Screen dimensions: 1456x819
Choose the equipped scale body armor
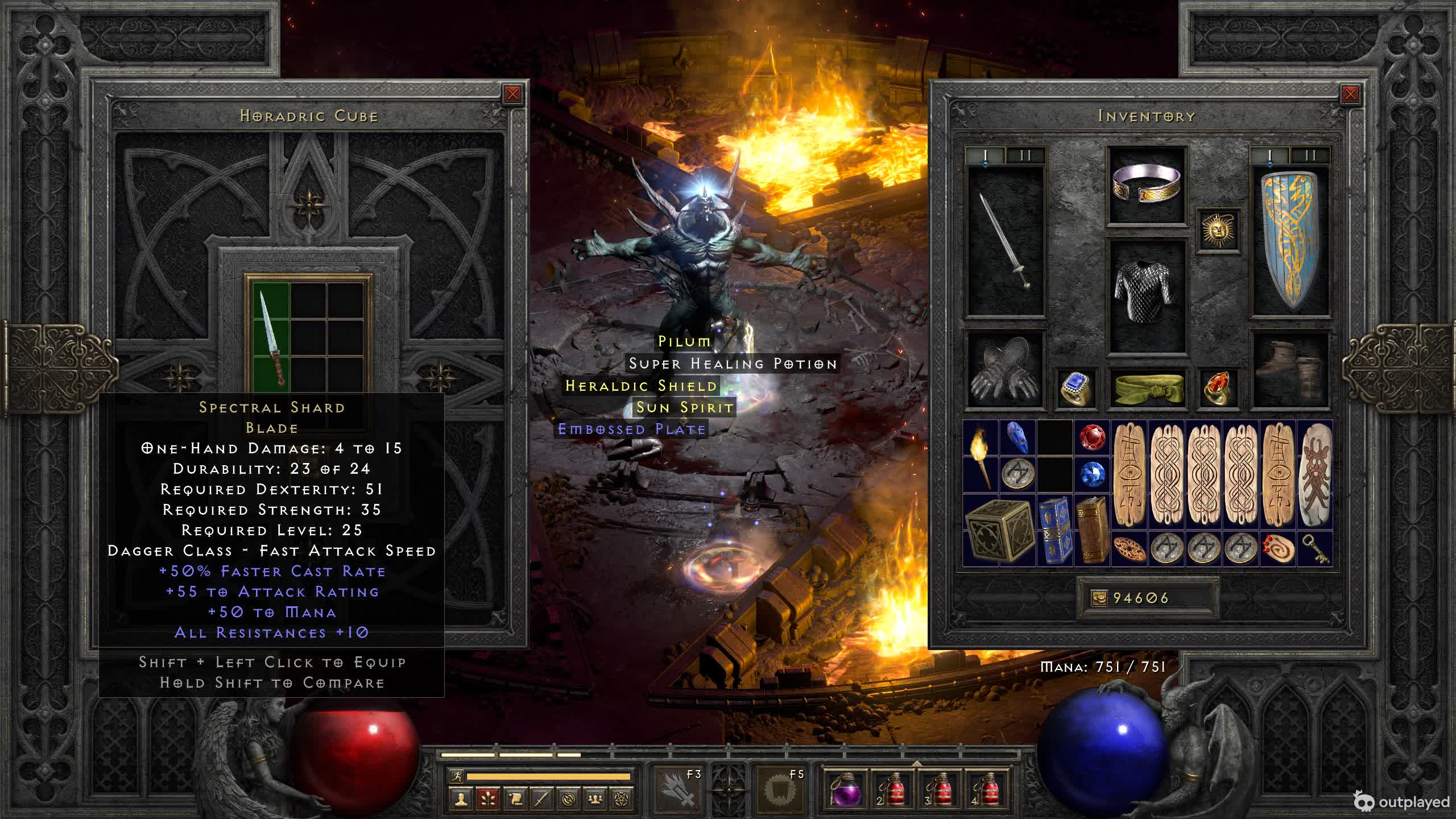[x=1147, y=296]
